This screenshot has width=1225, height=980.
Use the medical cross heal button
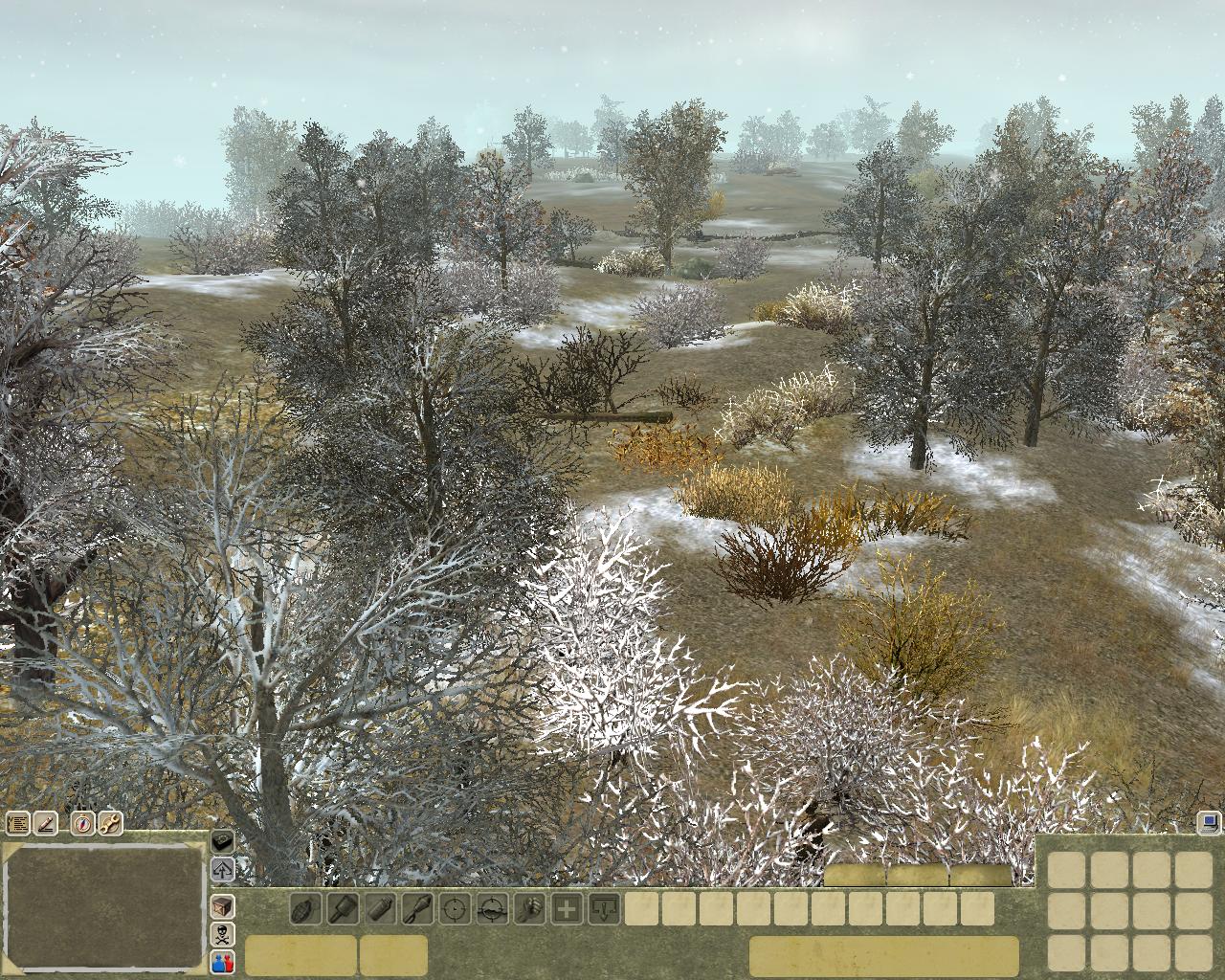(567, 908)
